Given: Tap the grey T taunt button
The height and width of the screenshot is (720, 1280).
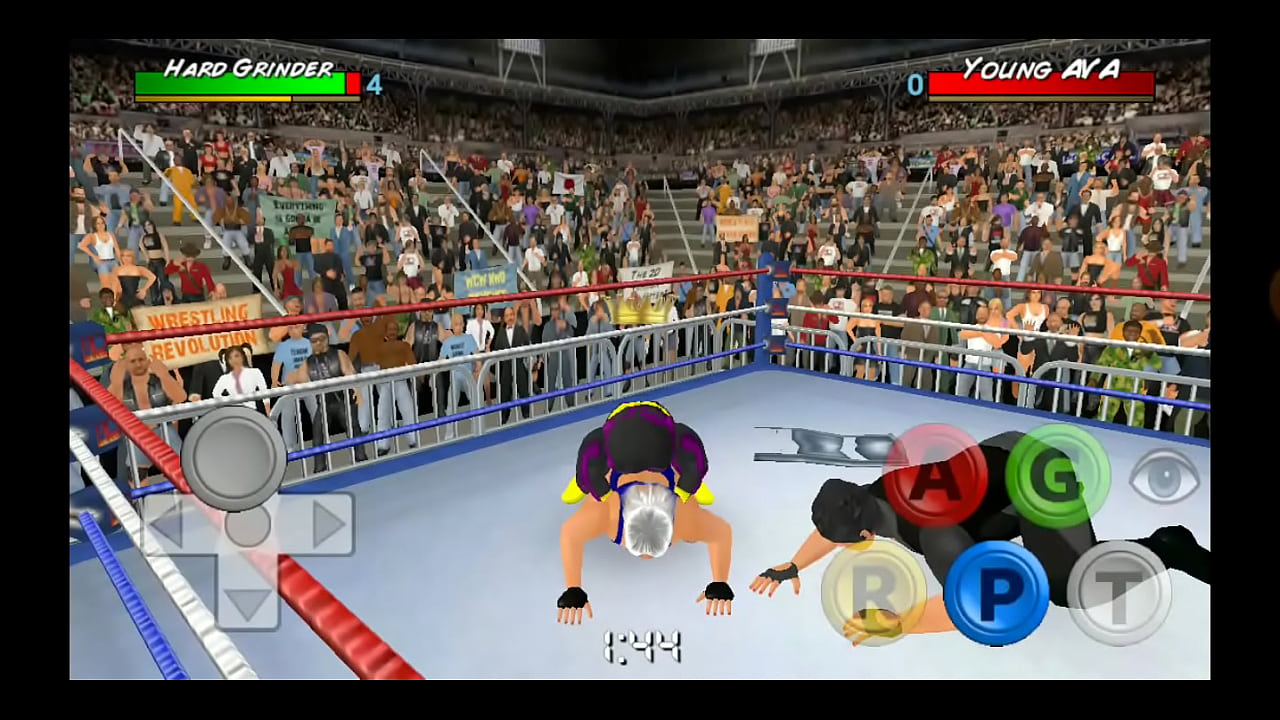Looking at the screenshot, I should click(1119, 592).
